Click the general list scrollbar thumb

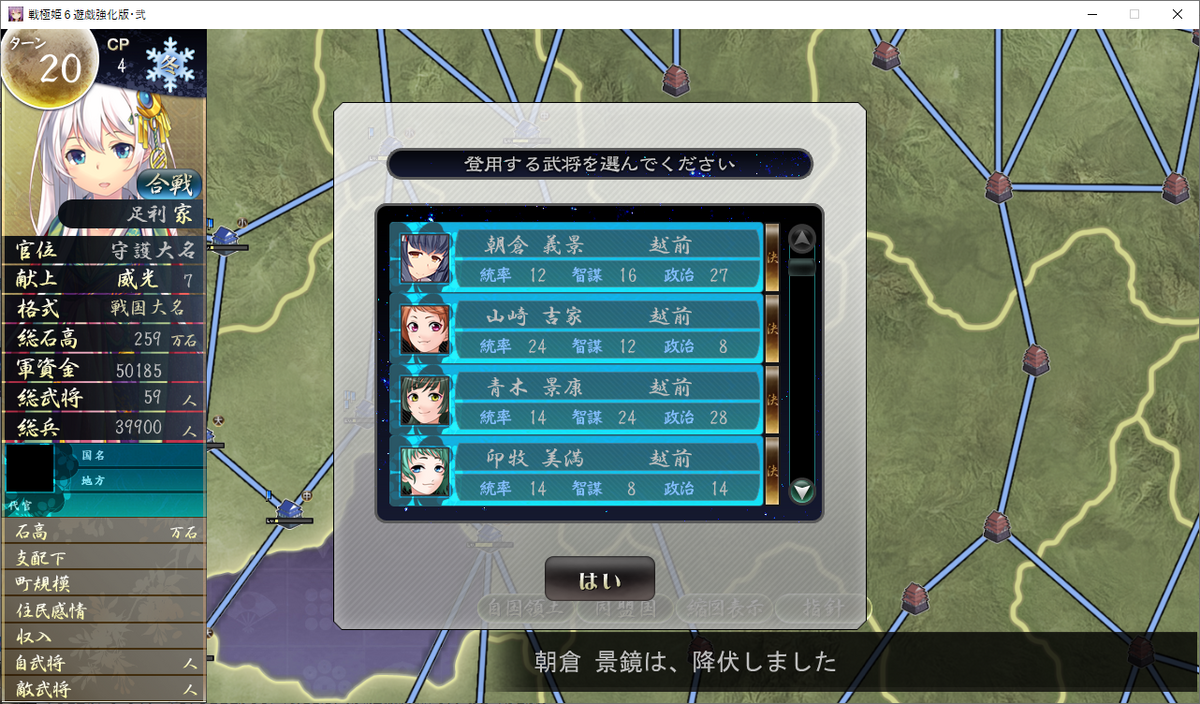tap(802, 267)
